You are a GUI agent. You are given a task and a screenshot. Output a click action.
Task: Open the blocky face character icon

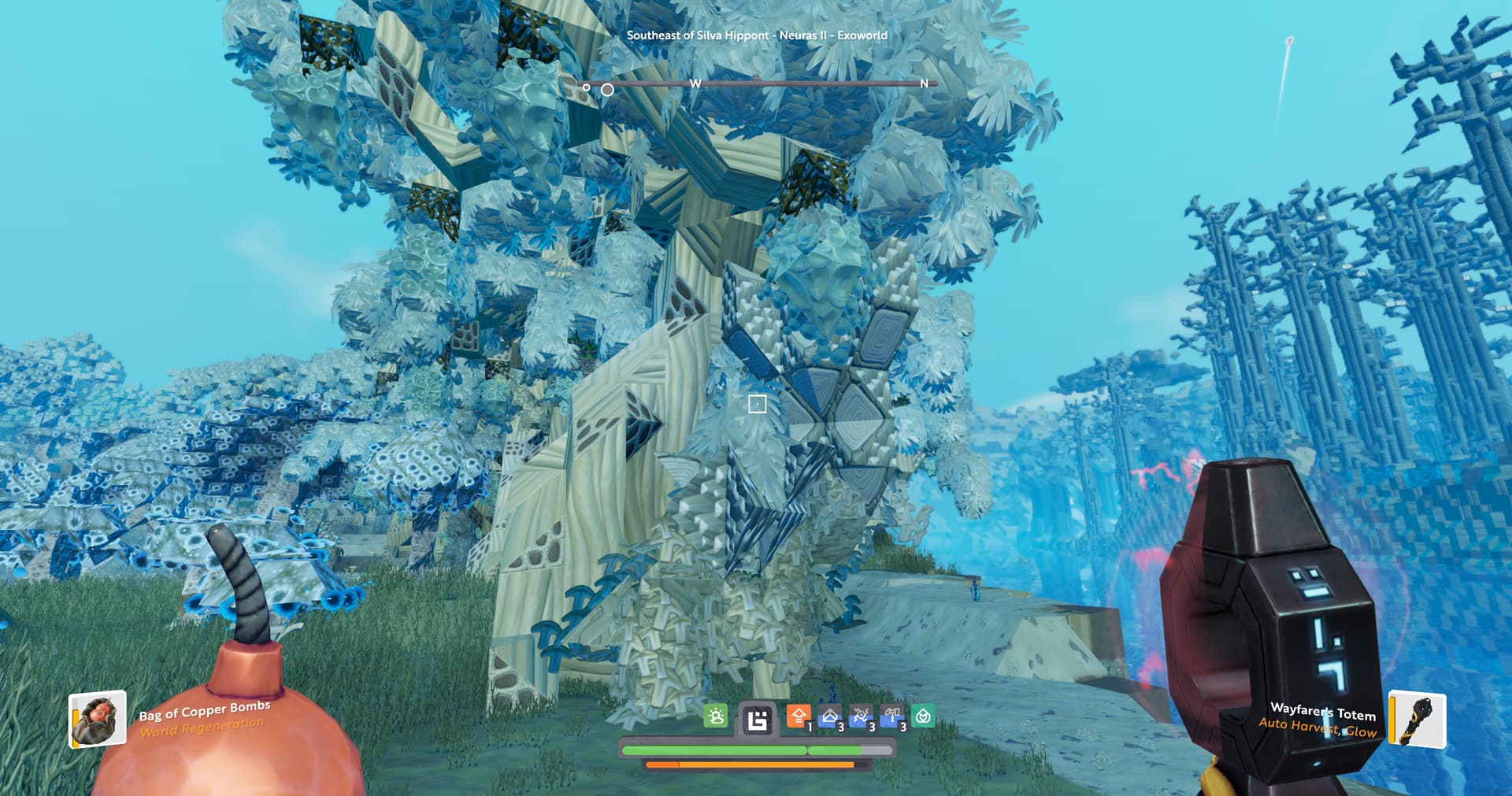[x=757, y=720]
